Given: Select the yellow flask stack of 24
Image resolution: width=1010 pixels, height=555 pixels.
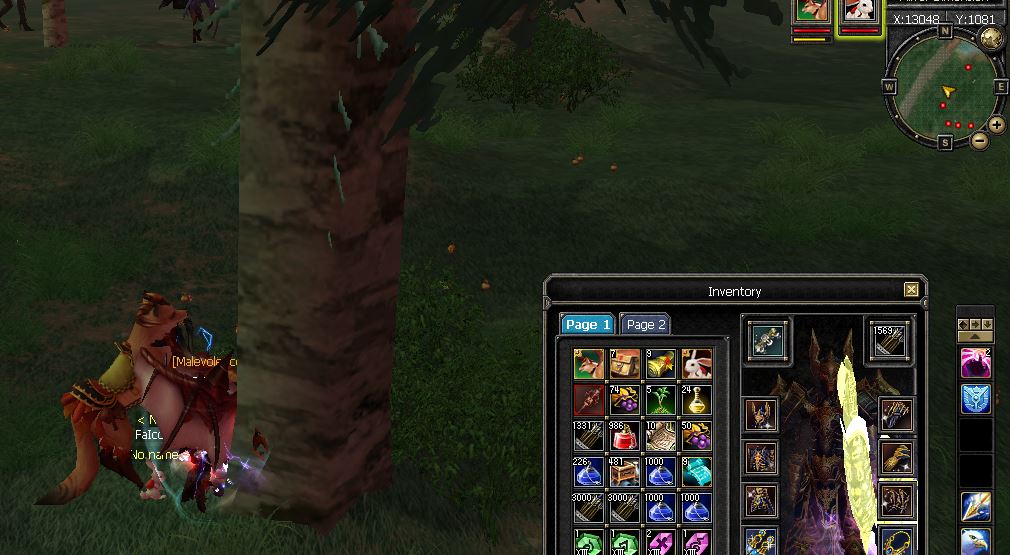Looking at the screenshot, I should pos(696,400).
